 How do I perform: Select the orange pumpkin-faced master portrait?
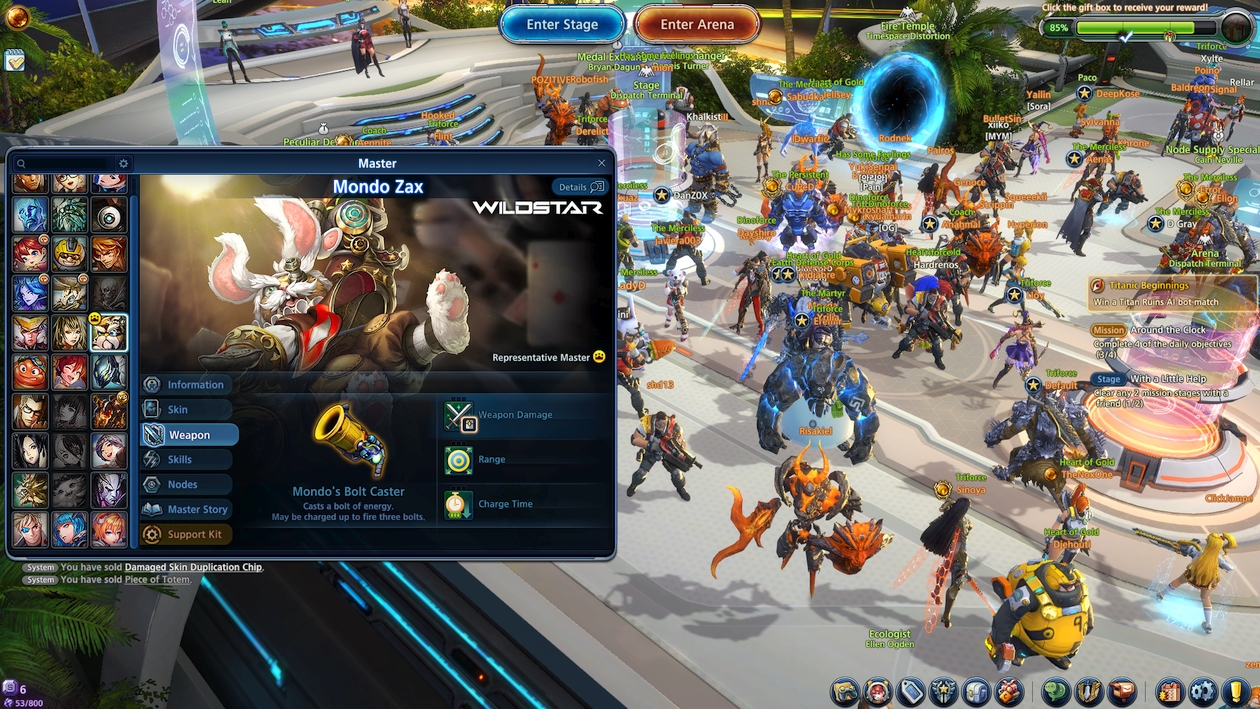coord(30,372)
